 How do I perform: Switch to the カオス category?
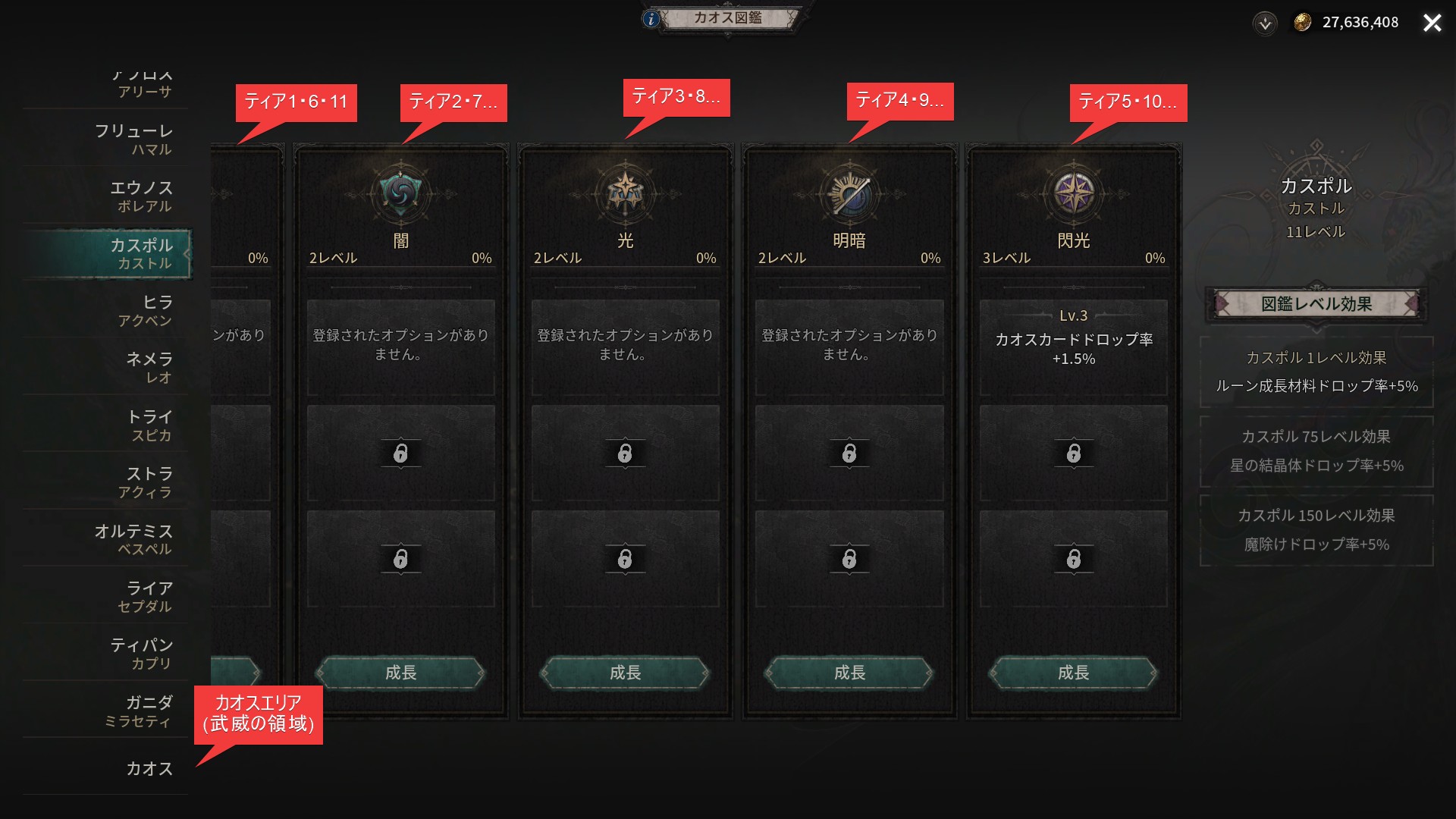(x=149, y=768)
